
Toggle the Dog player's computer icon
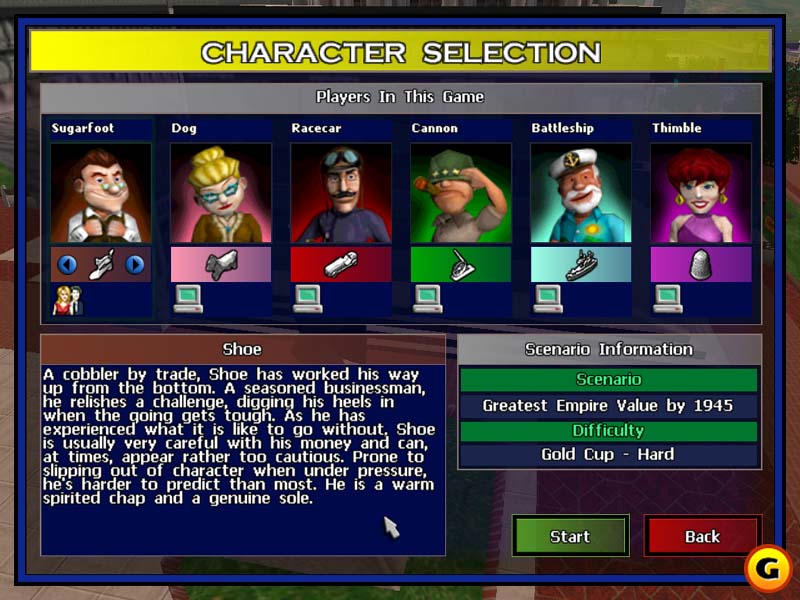(x=188, y=299)
